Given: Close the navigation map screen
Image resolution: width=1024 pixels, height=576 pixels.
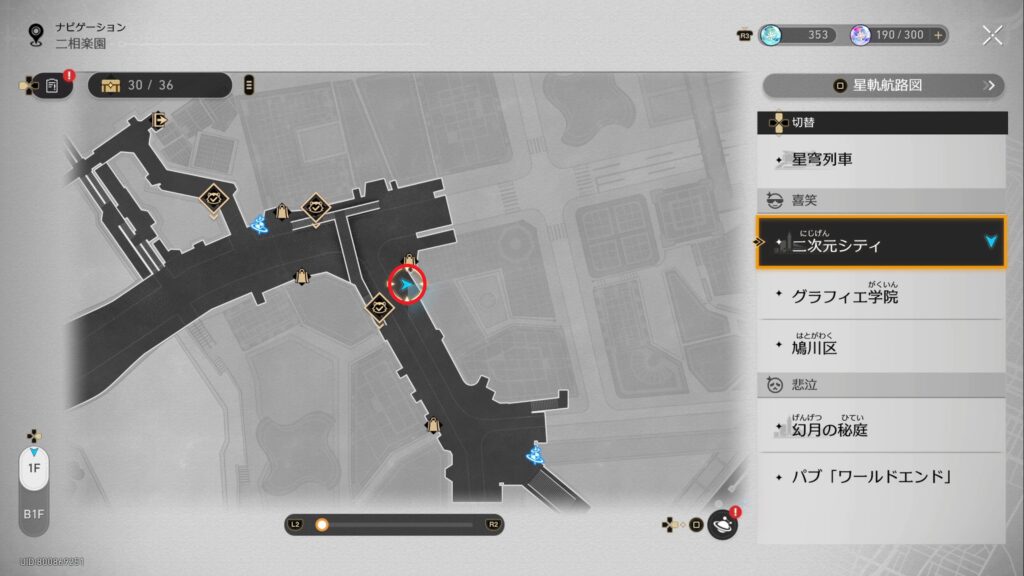Looking at the screenshot, I should (x=992, y=36).
